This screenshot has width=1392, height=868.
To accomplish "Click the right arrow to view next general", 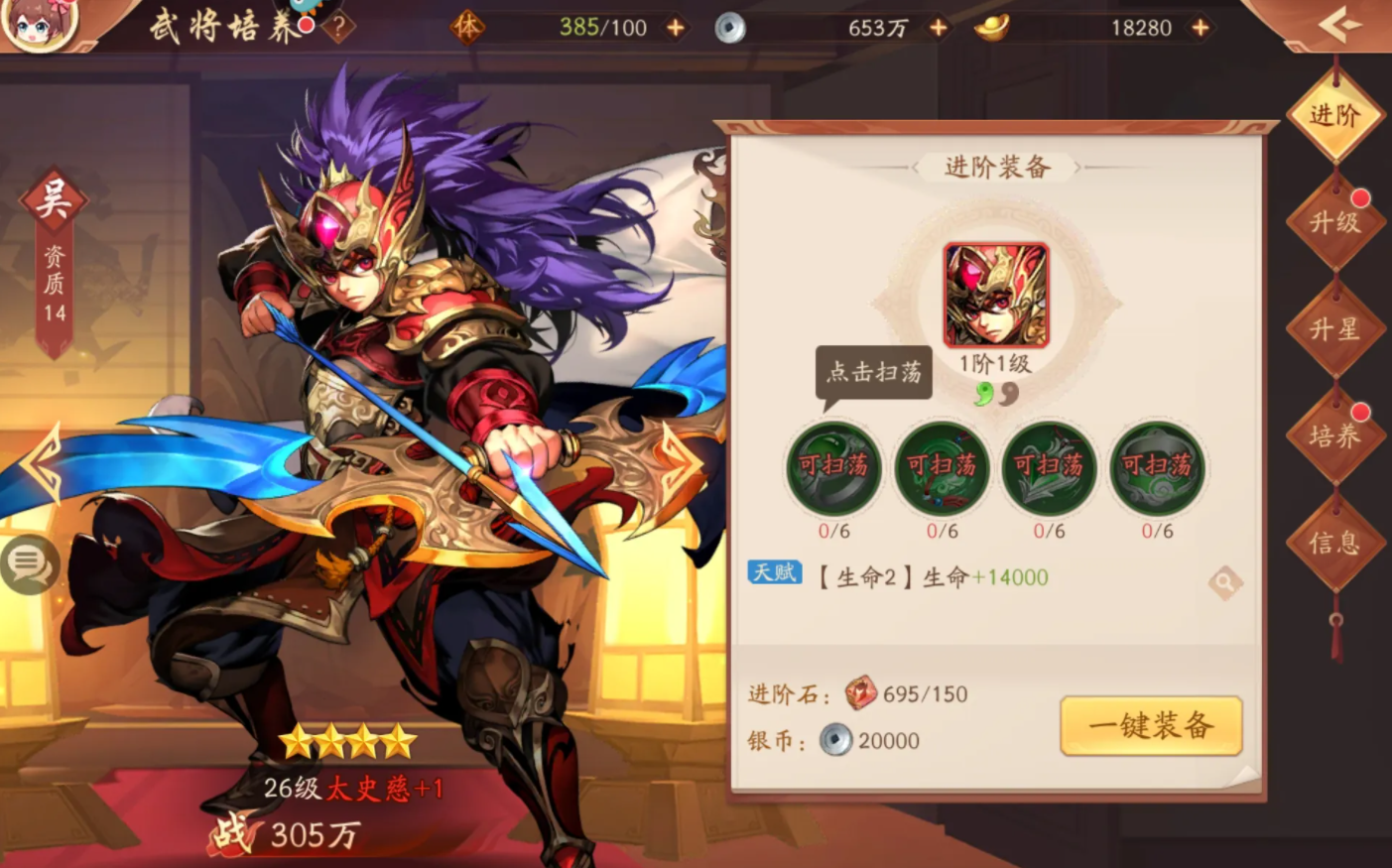I will 674,459.
